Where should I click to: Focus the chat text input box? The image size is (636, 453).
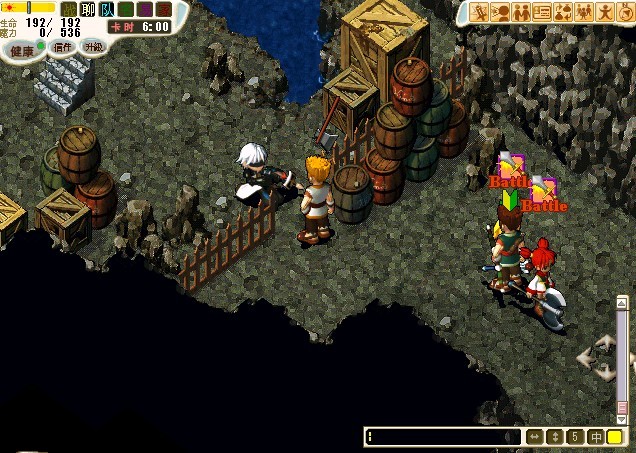[x=440, y=437]
